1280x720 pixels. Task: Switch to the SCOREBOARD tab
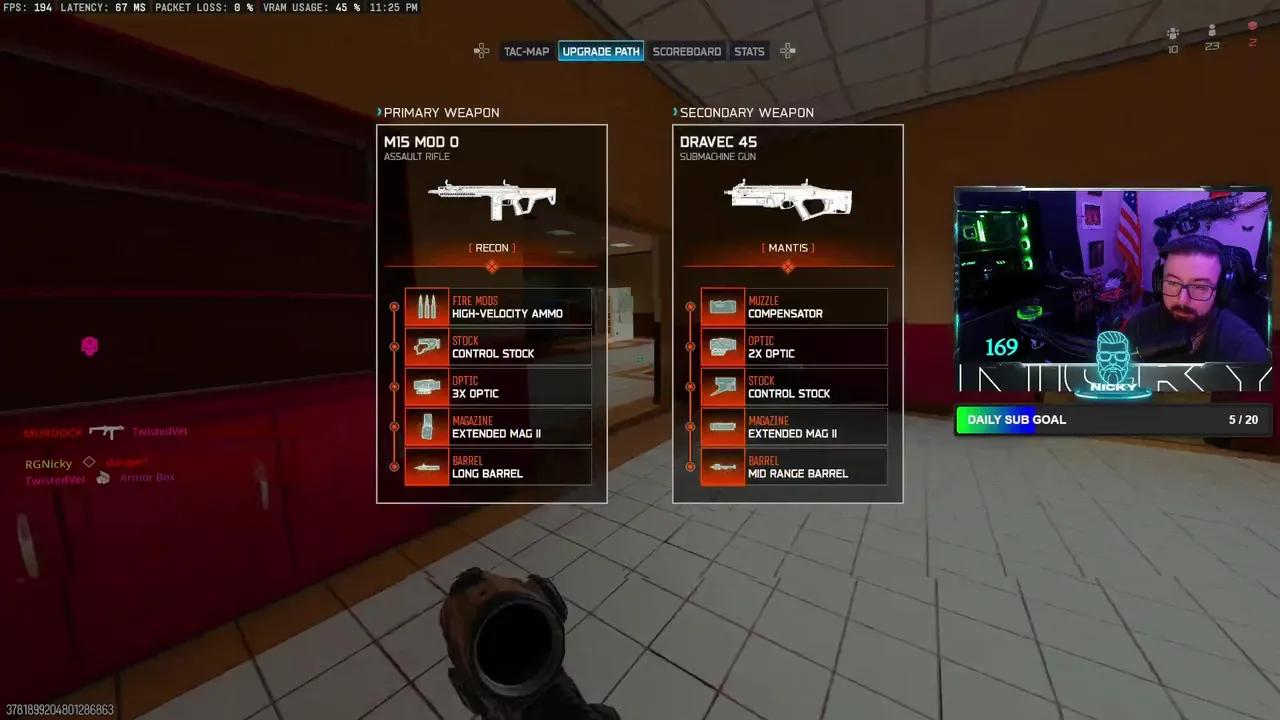(x=687, y=51)
